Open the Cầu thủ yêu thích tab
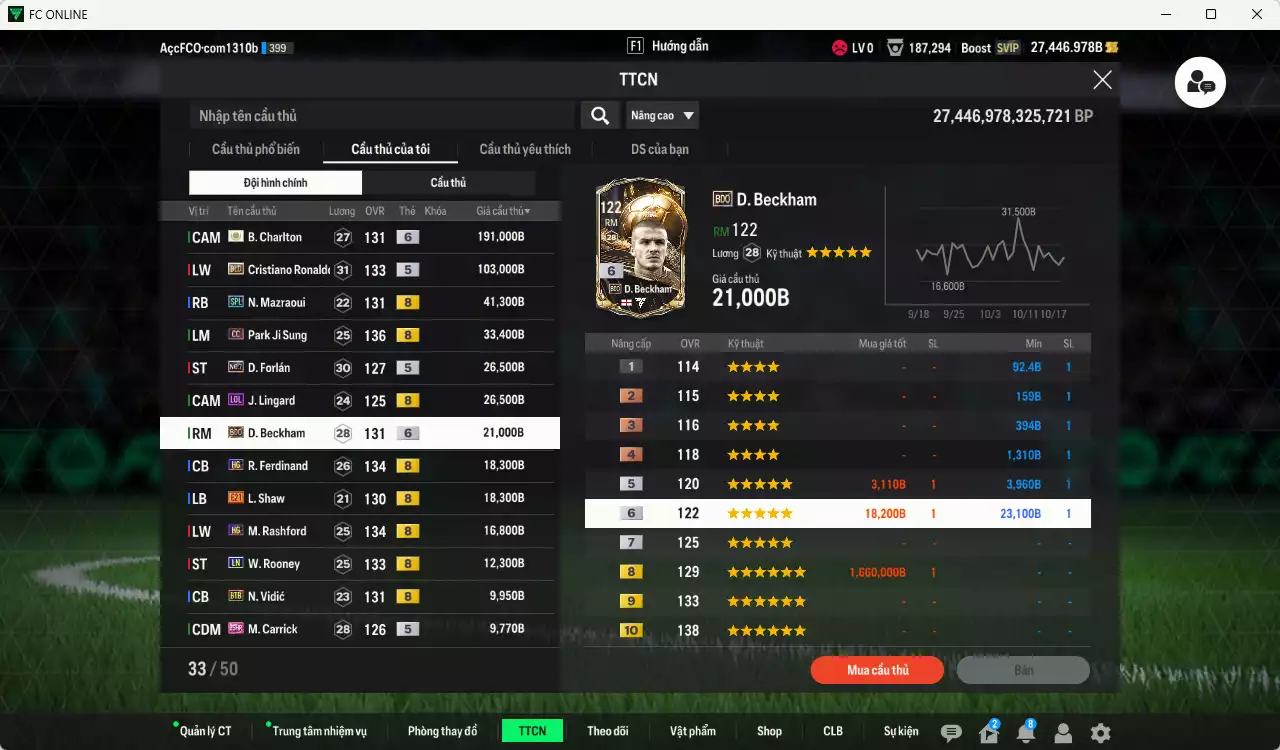Image resolution: width=1280 pixels, height=750 pixels. (x=525, y=150)
